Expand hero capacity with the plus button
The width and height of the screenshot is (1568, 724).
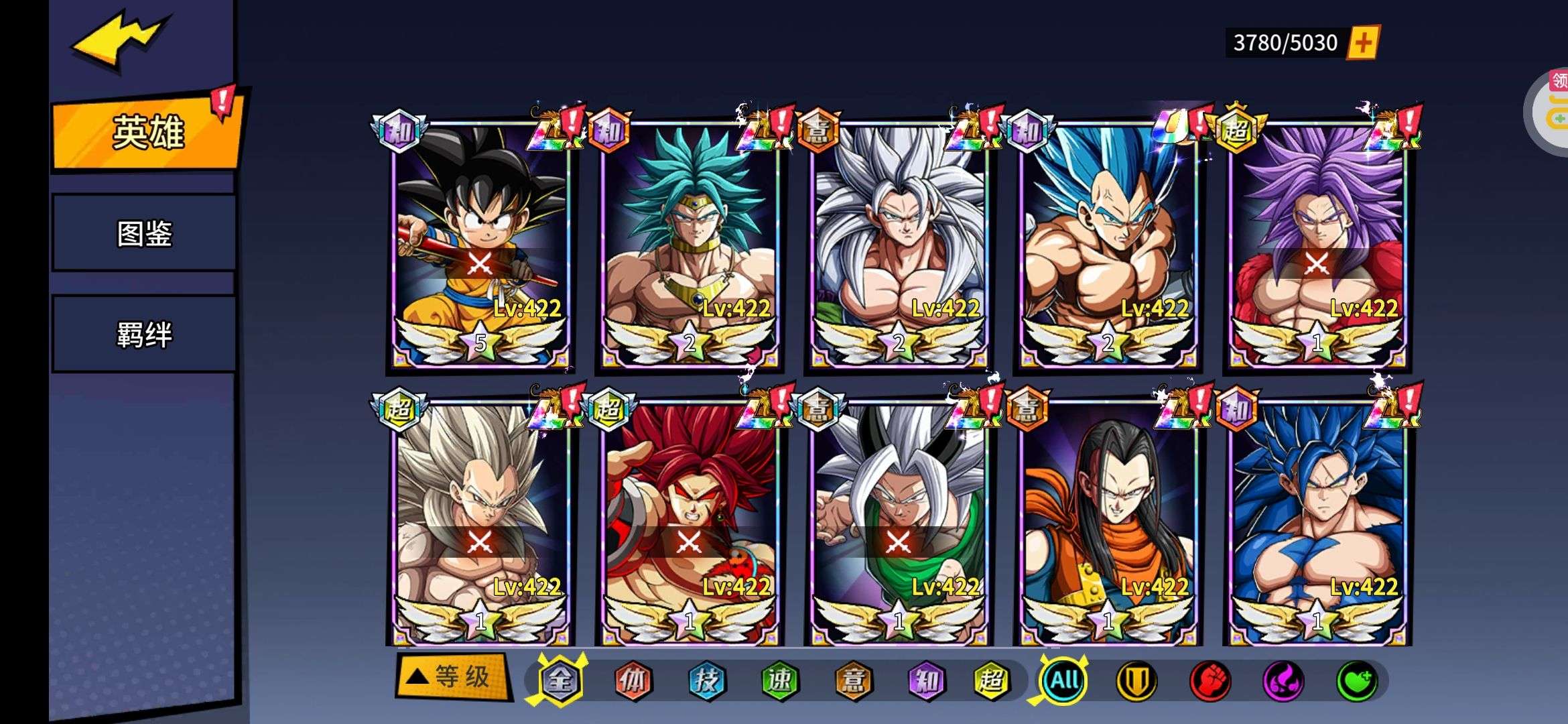1363,43
